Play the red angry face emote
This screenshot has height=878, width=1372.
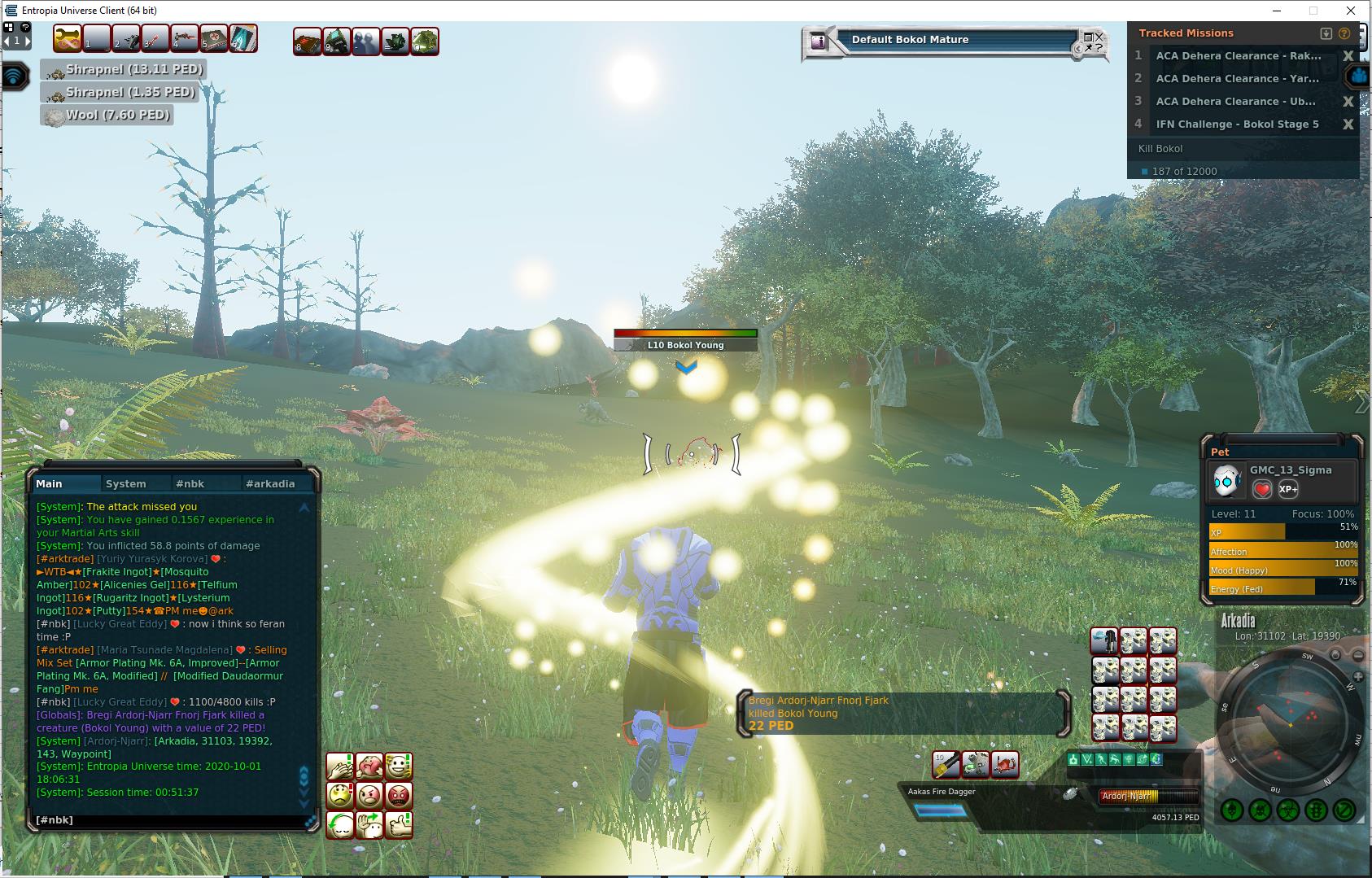point(398,794)
